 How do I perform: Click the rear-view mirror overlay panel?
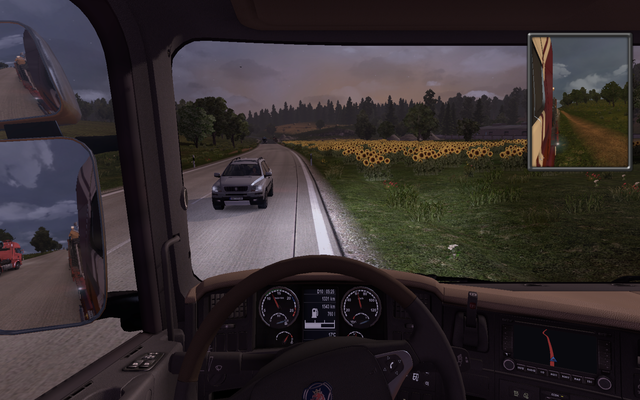(x=579, y=101)
